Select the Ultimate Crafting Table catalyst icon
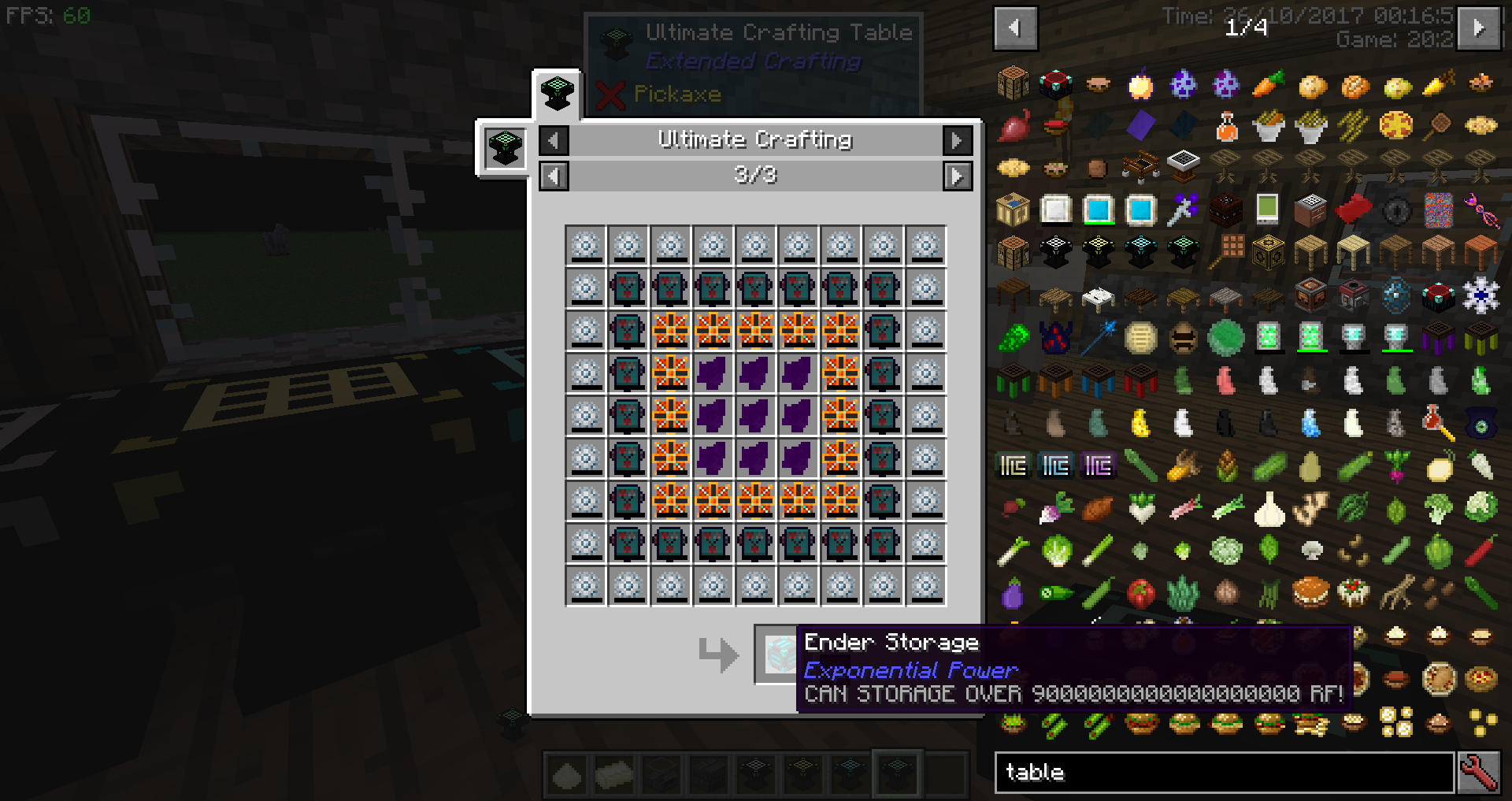1512x801 pixels. click(x=504, y=150)
